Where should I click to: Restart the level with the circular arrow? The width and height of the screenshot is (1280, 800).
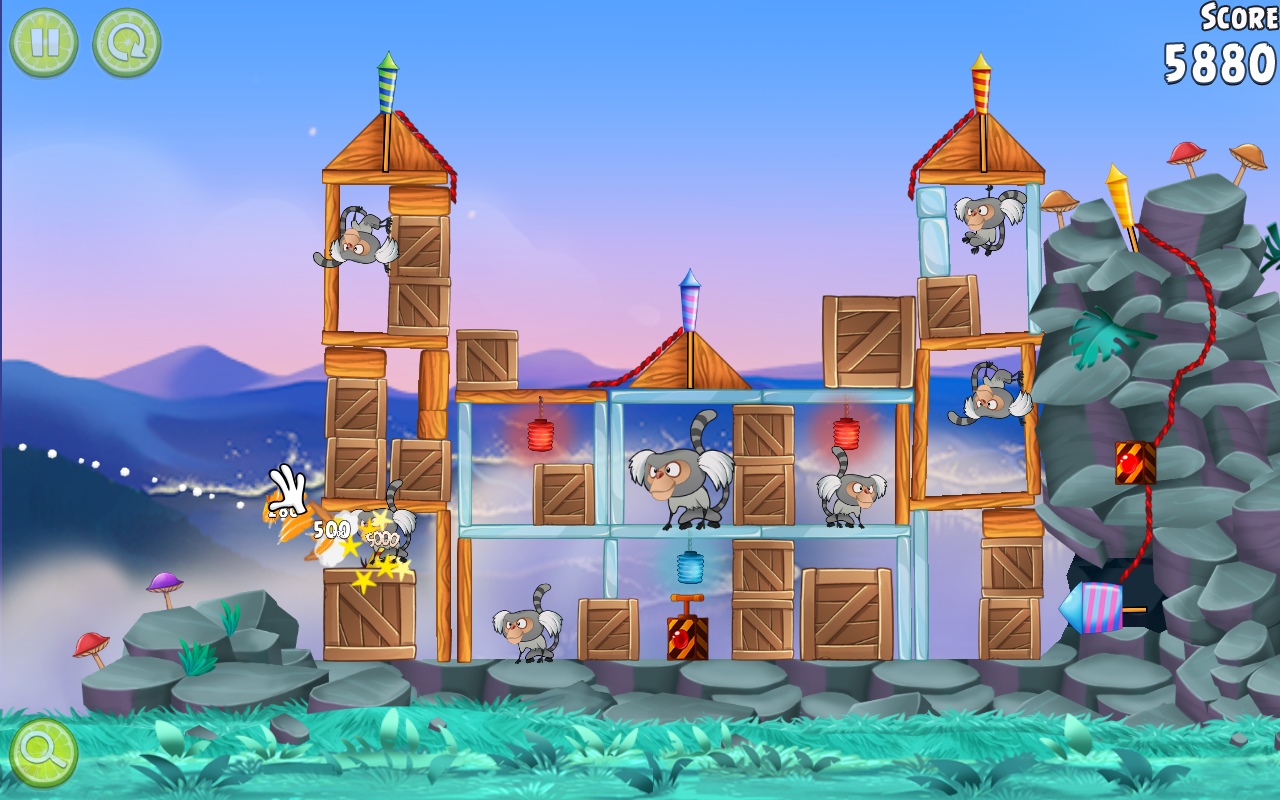pos(127,43)
